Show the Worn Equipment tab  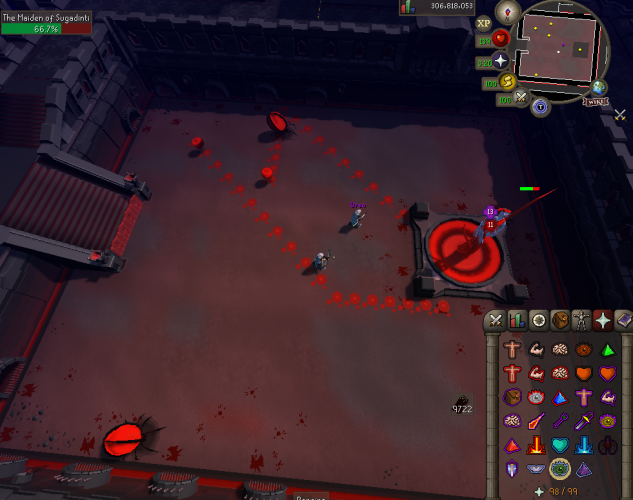(x=583, y=321)
